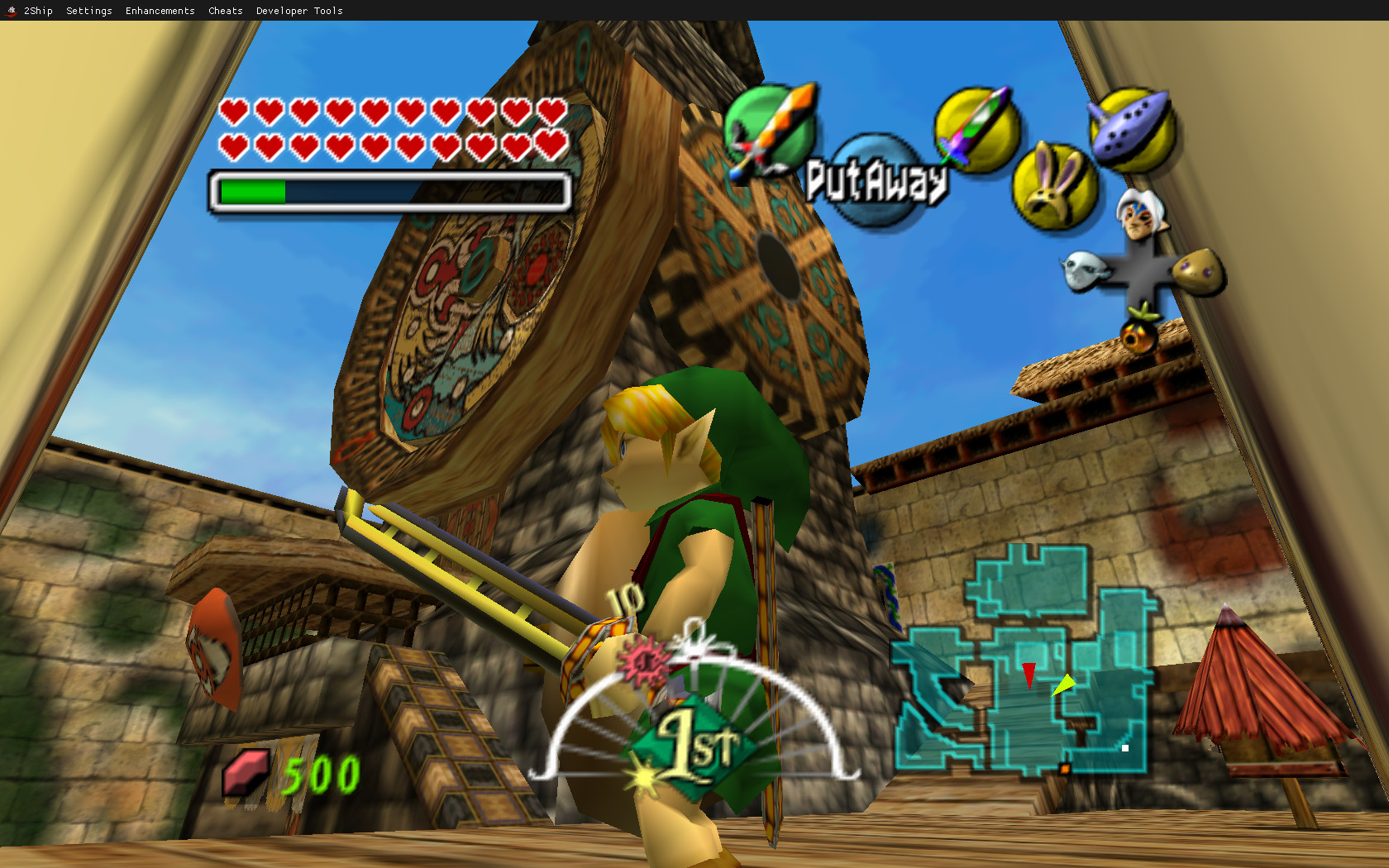Click the green magic meter bar

click(252, 190)
